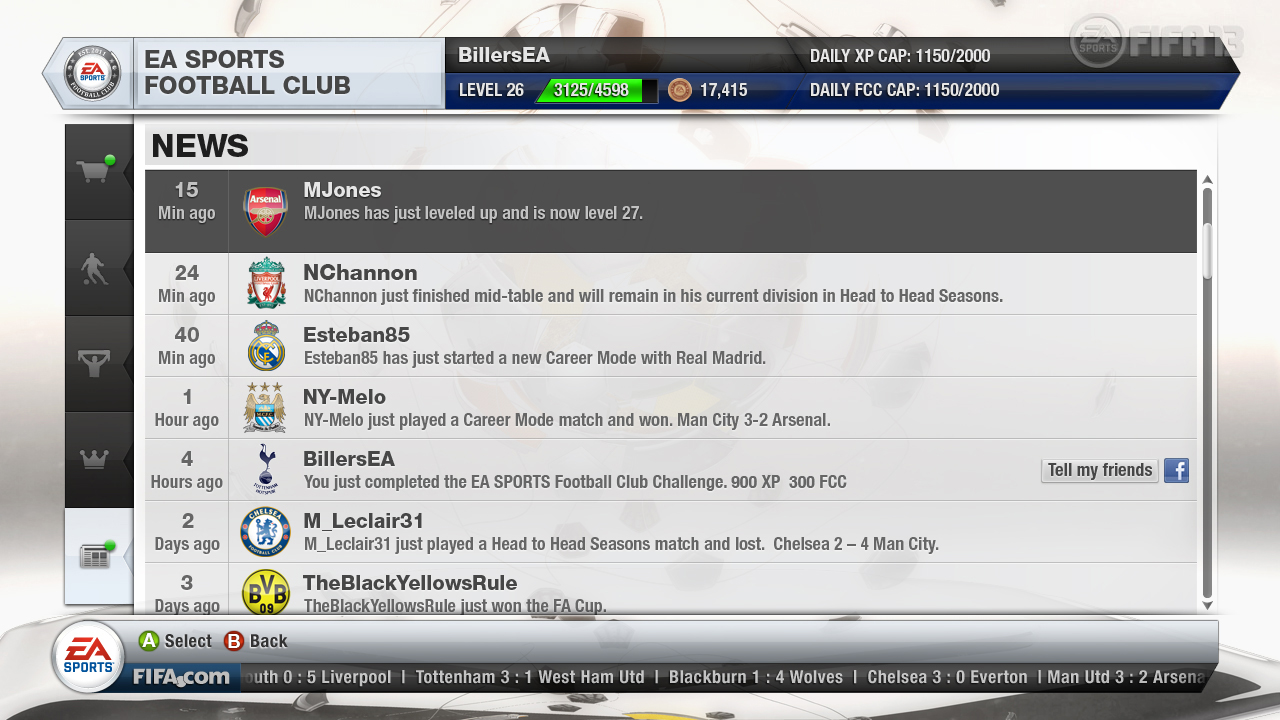Click the Facebook share icon
Image resolution: width=1280 pixels, height=720 pixels.
1176,470
